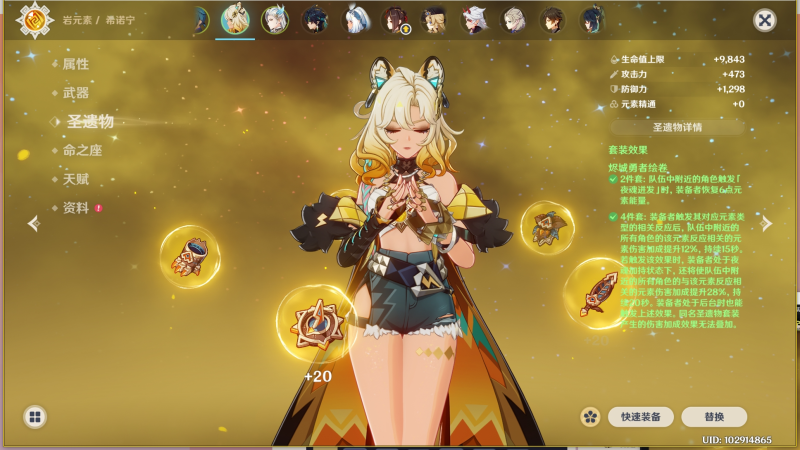Image resolution: width=800 pixels, height=450 pixels.
Task: Switch to the previous character with left arrow
Action: point(32,224)
